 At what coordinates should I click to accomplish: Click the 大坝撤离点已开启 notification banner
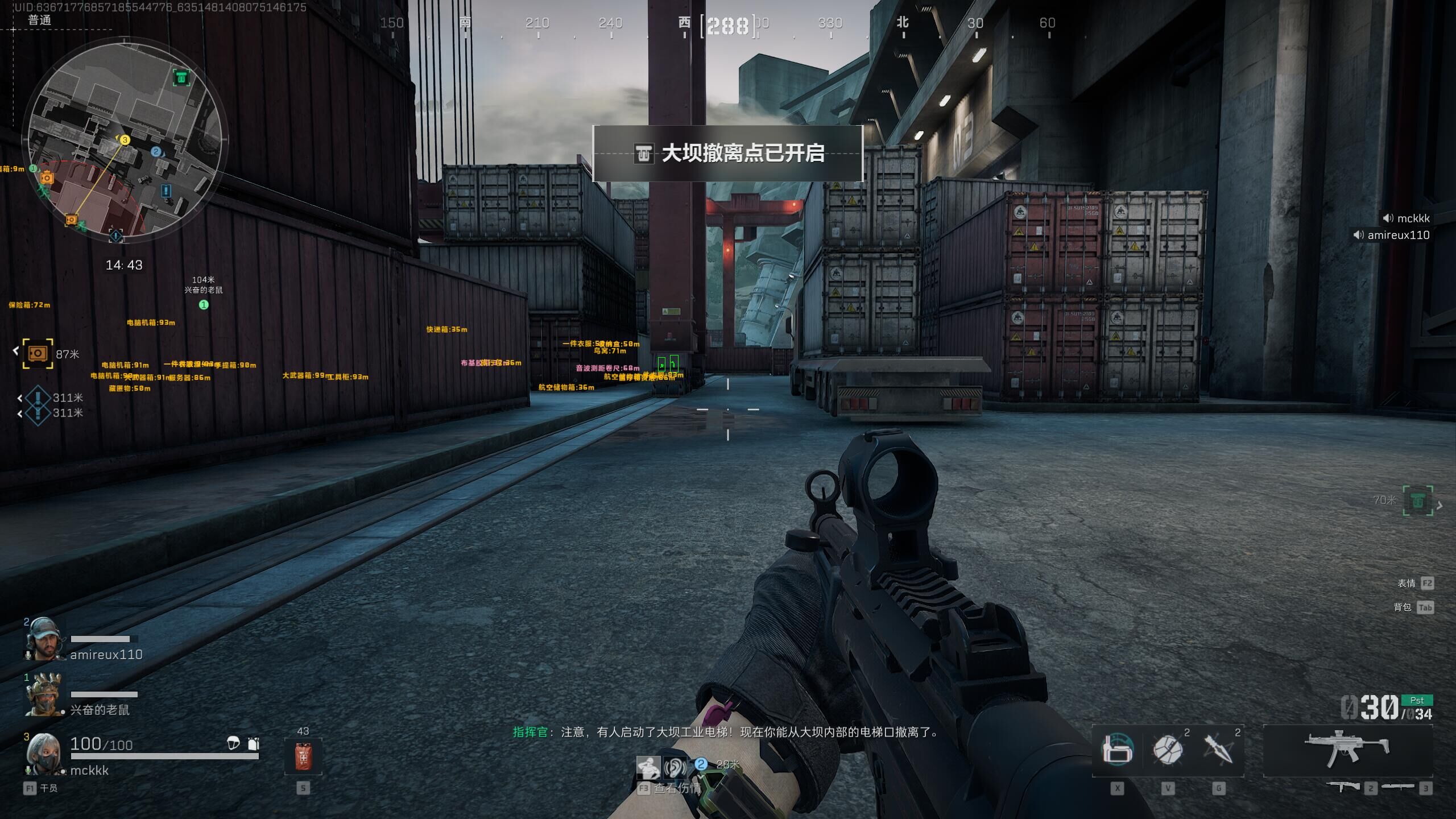728,154
